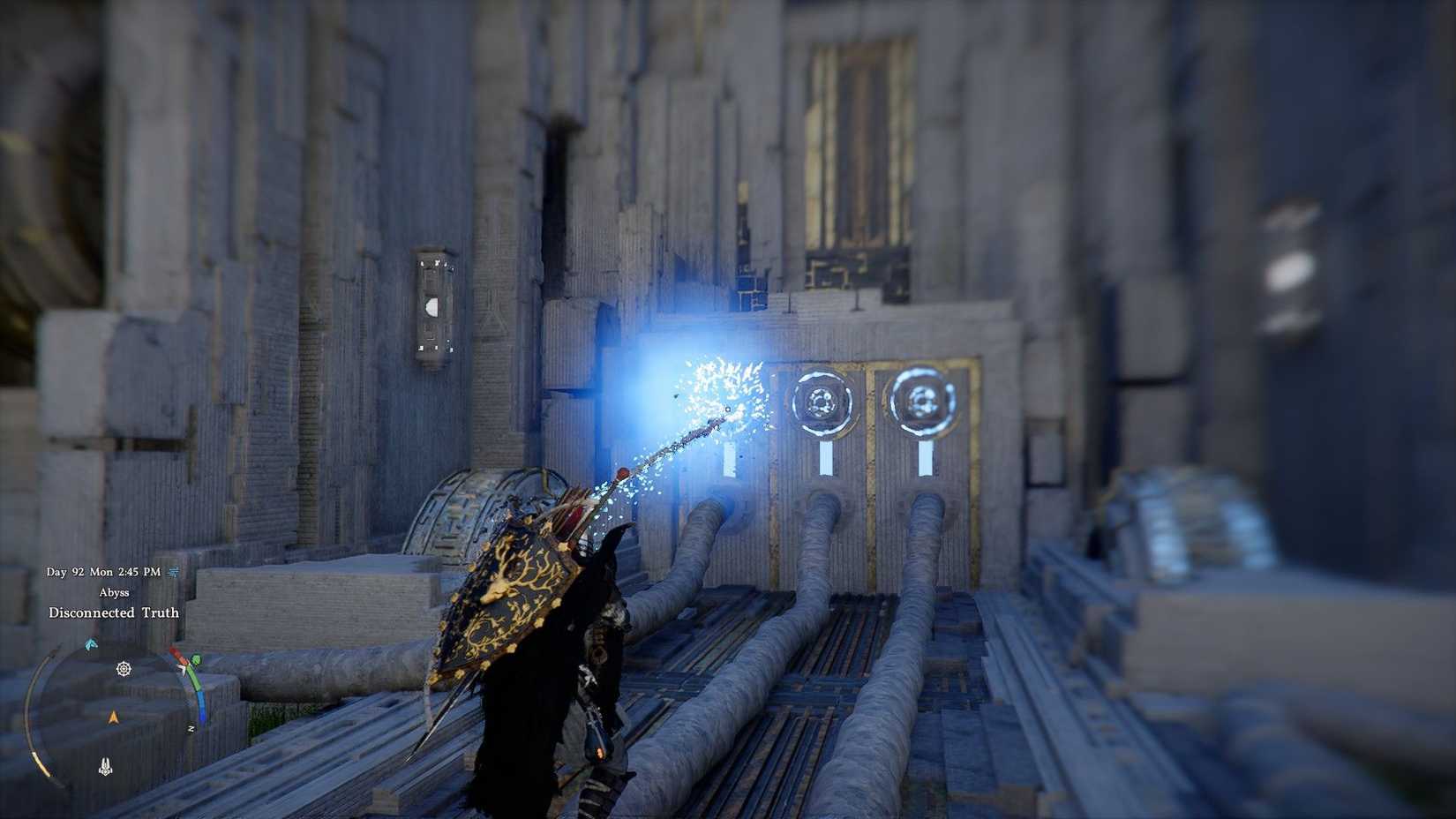Screen dimensions: 1456x819
Task: Click the gear settlement icon inside the compass
Action: pos(123,668)
